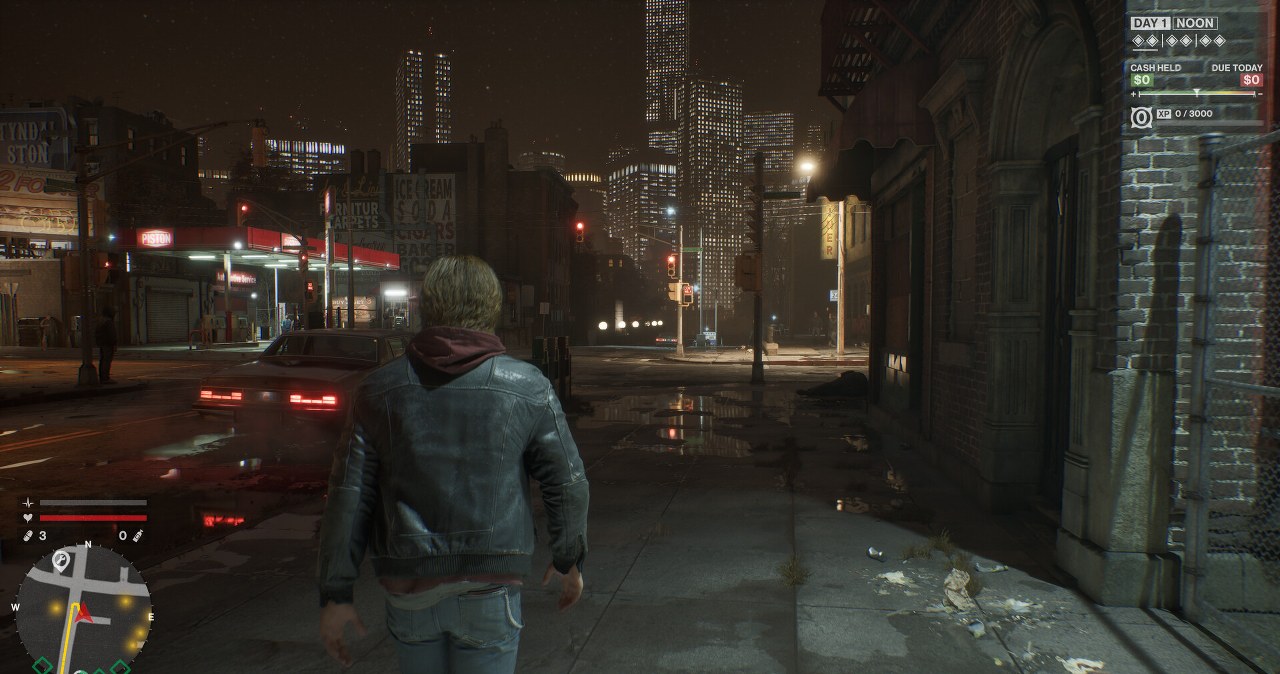
Task: Select the bullet ammo icon
Action: (x=29, y=536)
